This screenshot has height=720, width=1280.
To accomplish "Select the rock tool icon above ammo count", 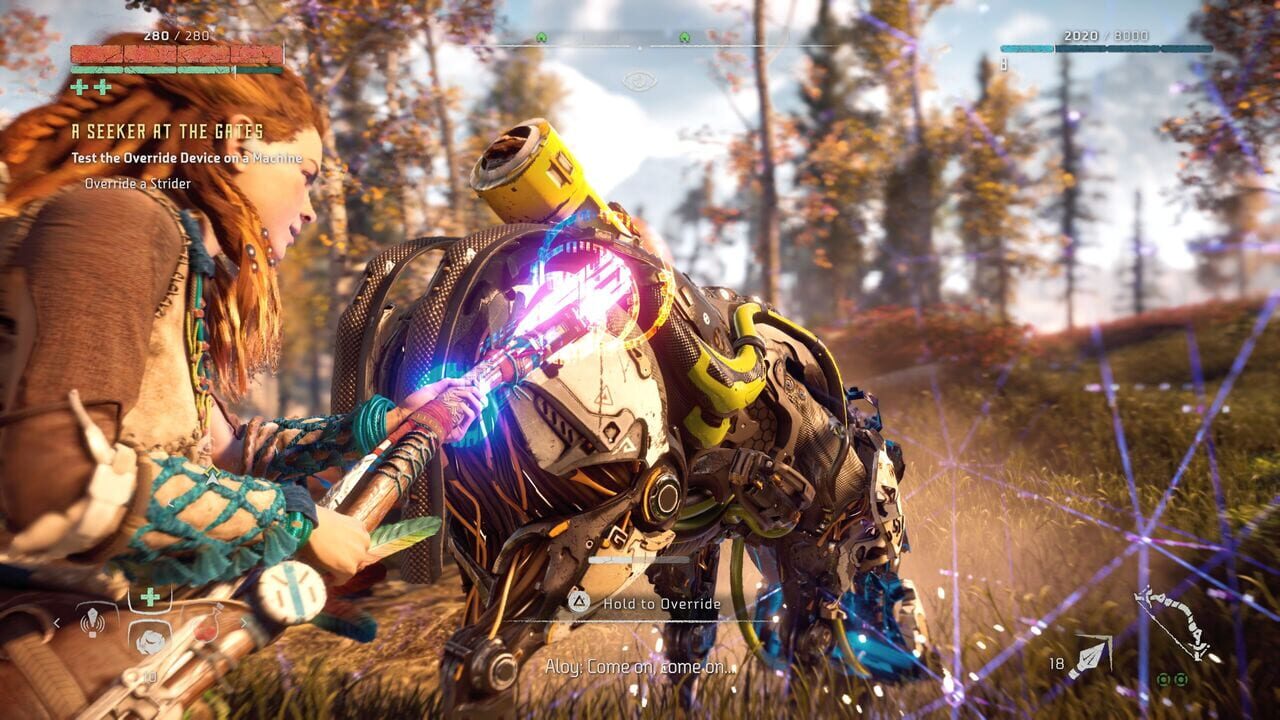I will tap(150, 640).
